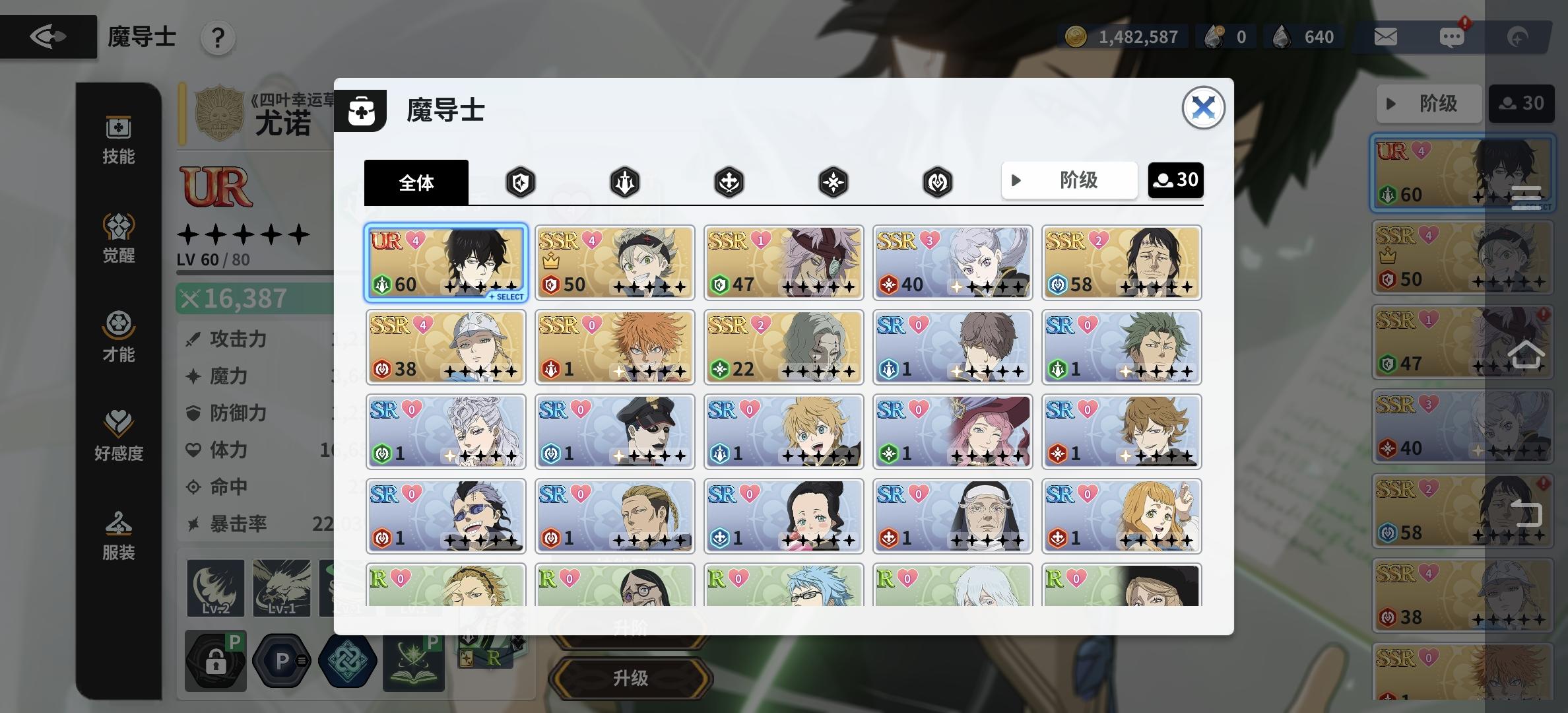Toggle the star-burst class filter
1568x713 pixels.
833,182
